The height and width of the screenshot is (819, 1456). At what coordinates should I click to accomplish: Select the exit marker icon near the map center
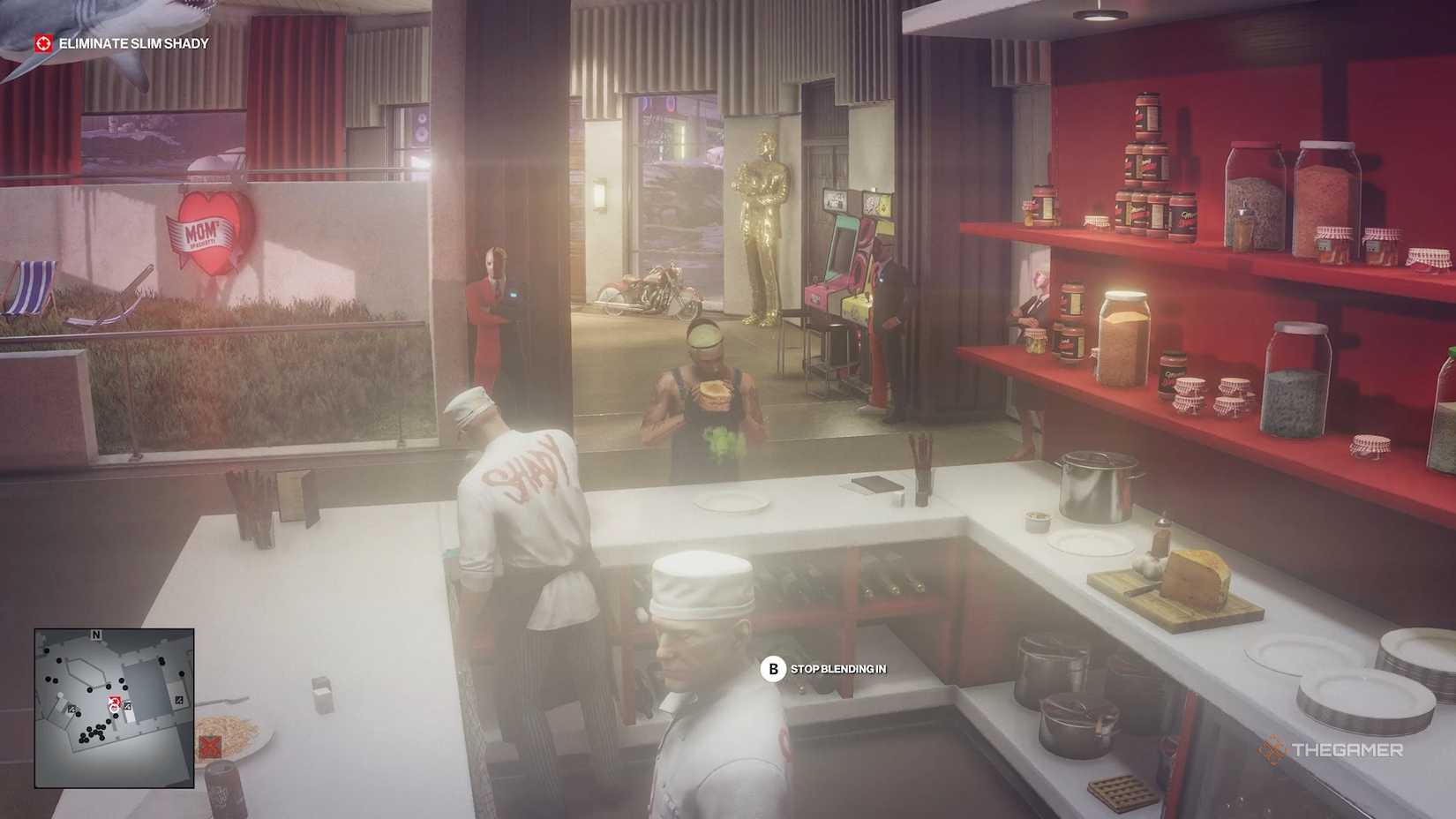tap(127, 706)
